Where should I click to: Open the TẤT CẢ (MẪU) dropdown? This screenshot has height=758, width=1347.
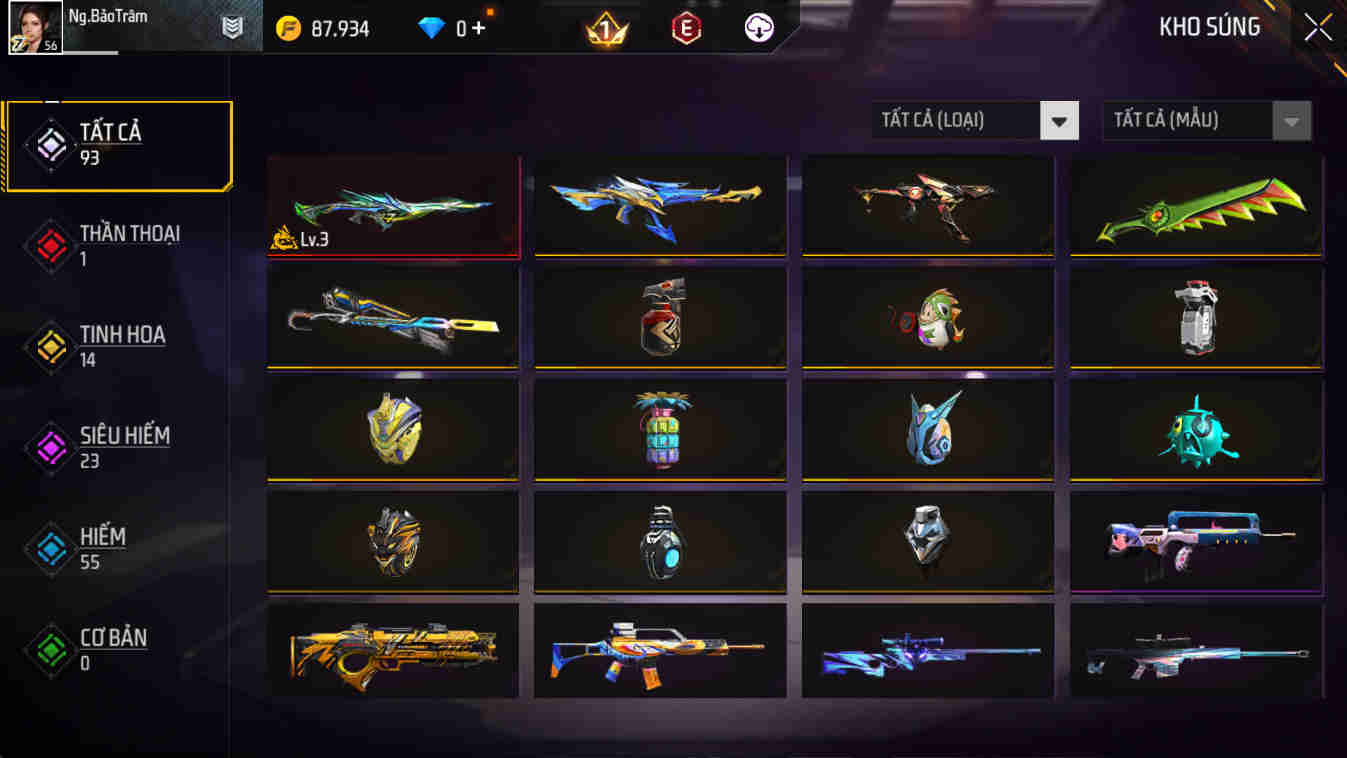click(x=1195, y=120)
